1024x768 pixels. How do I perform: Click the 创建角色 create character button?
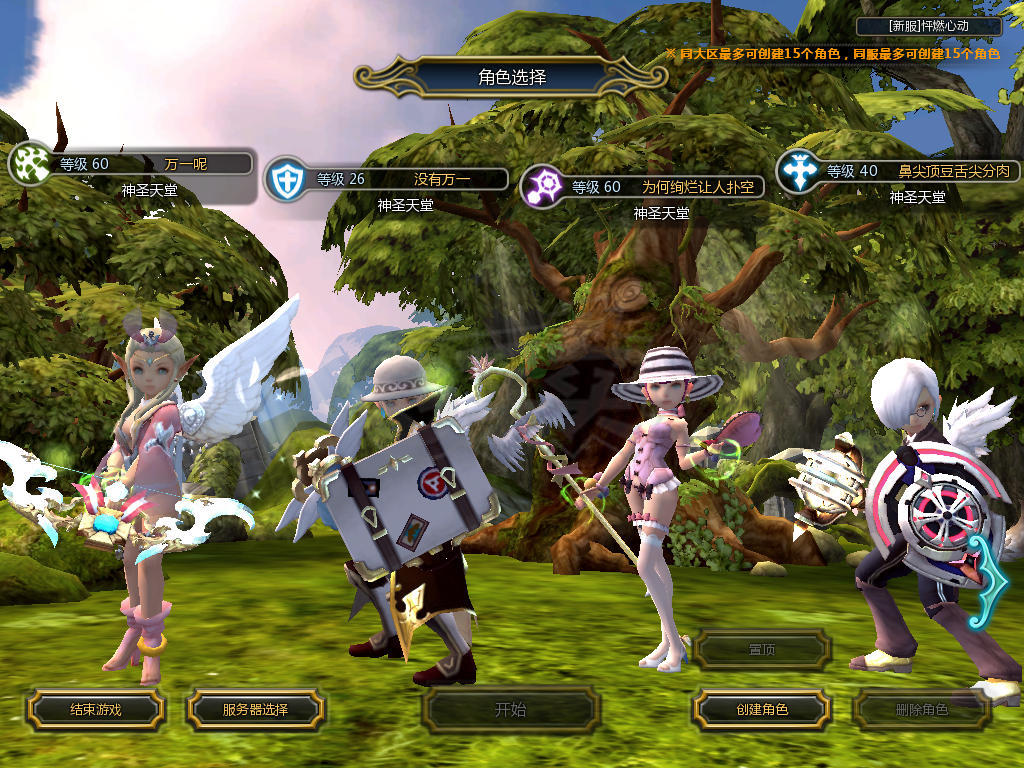tap(762, 710)
